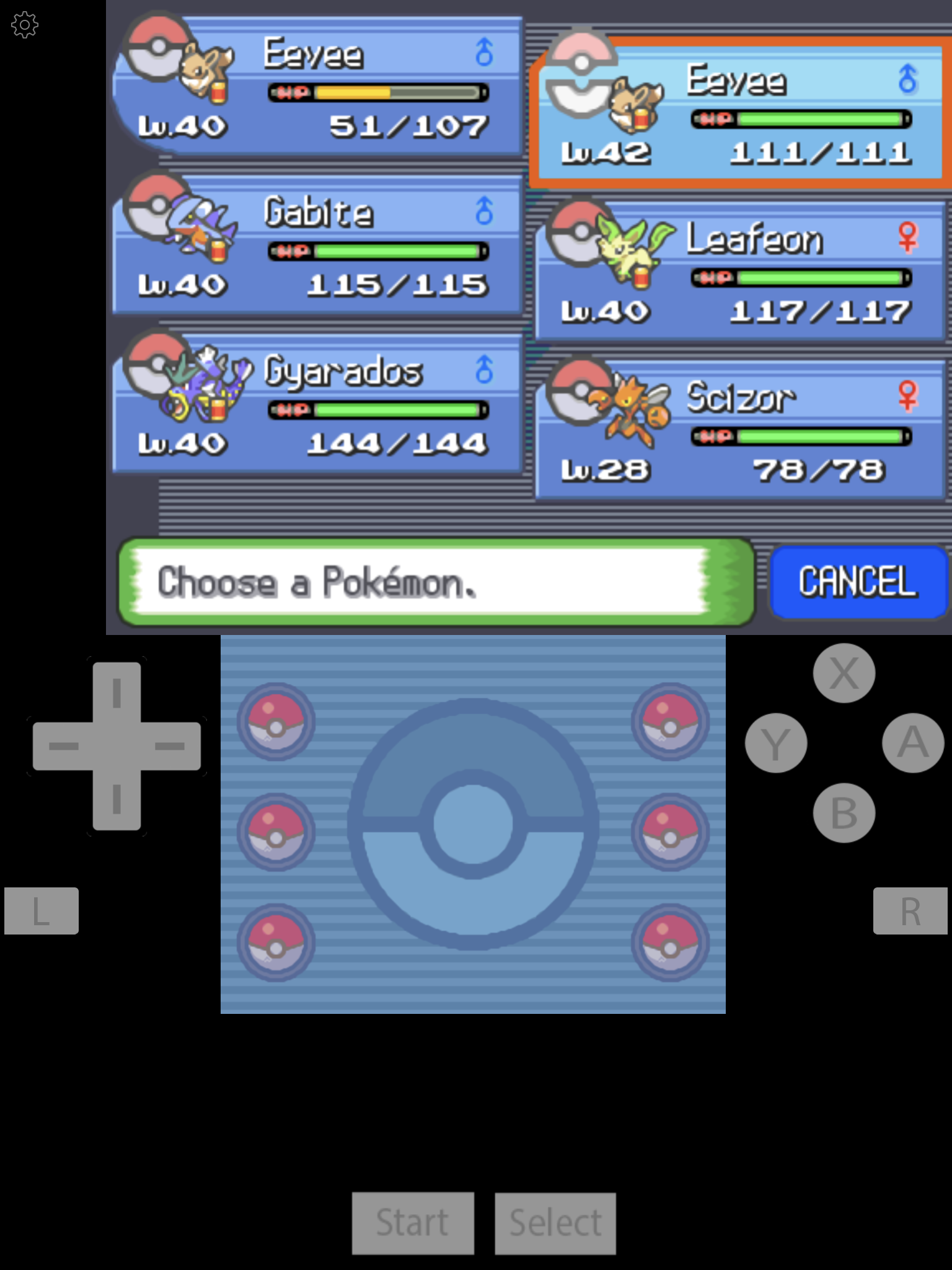
Task: Tap the on-screen Y button
Action: (776, 742)
